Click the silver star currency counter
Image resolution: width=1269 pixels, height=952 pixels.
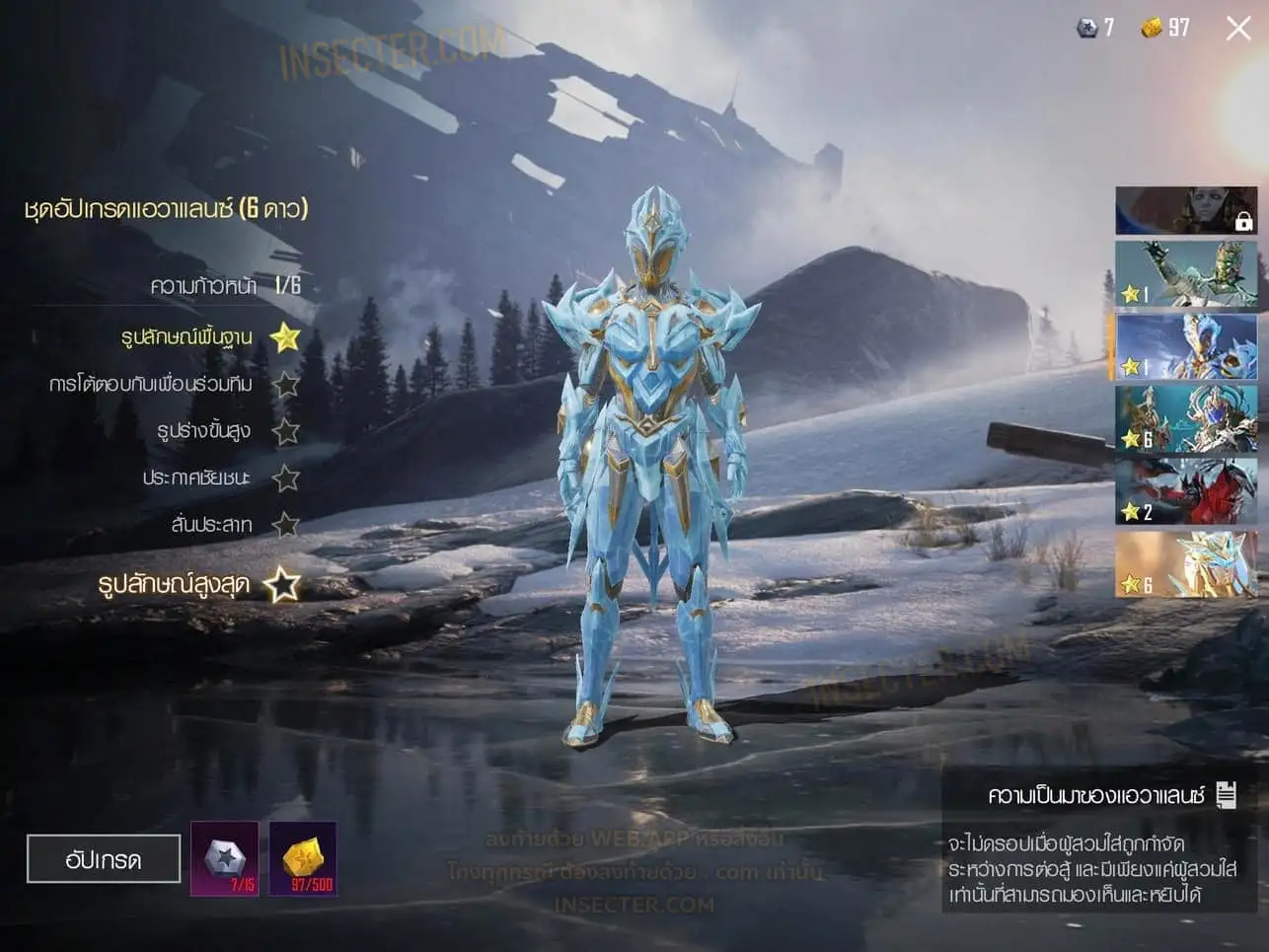[1094, 28]
